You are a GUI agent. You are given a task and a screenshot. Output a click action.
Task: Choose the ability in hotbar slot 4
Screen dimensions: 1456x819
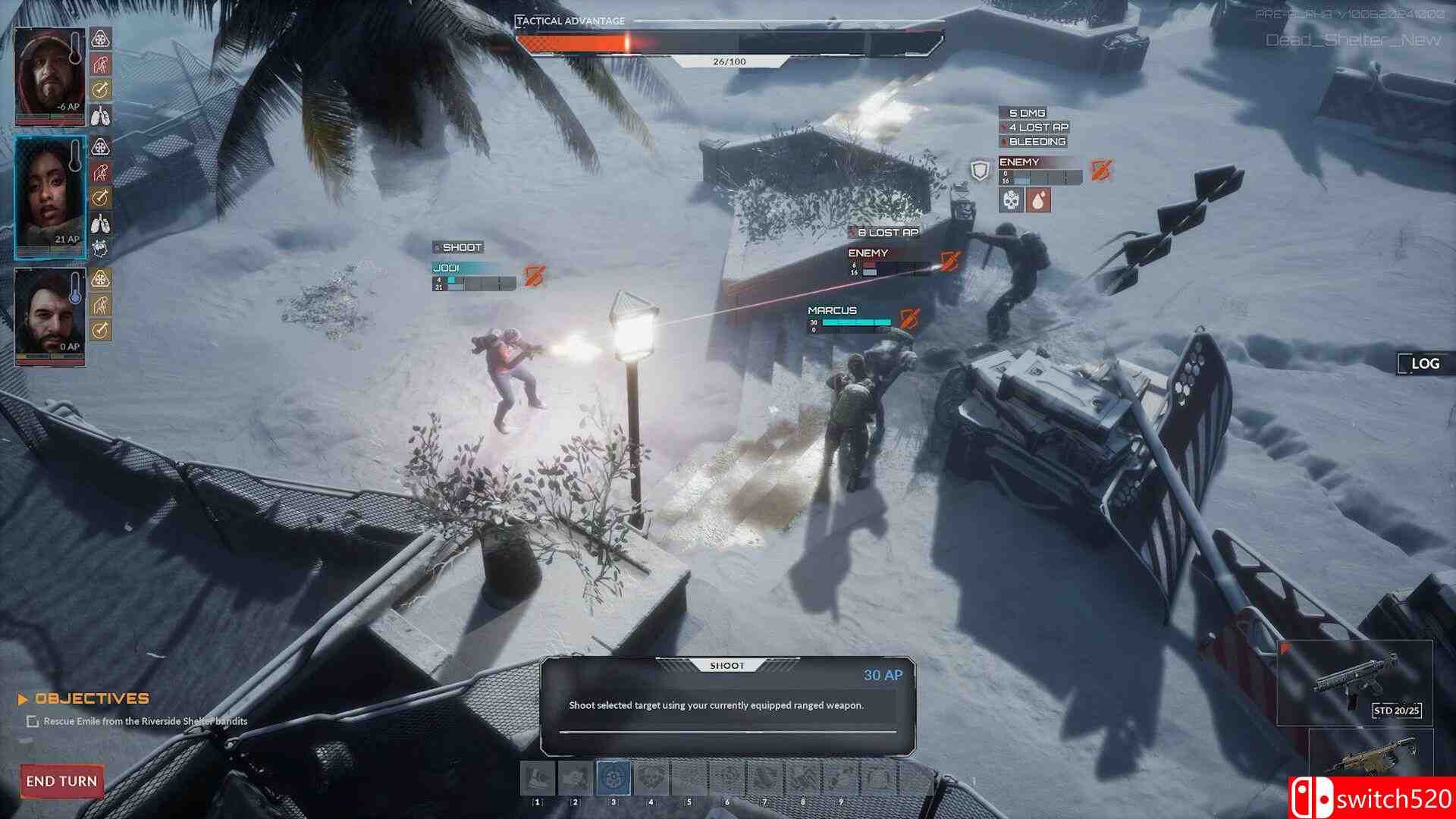coord(651,778)
